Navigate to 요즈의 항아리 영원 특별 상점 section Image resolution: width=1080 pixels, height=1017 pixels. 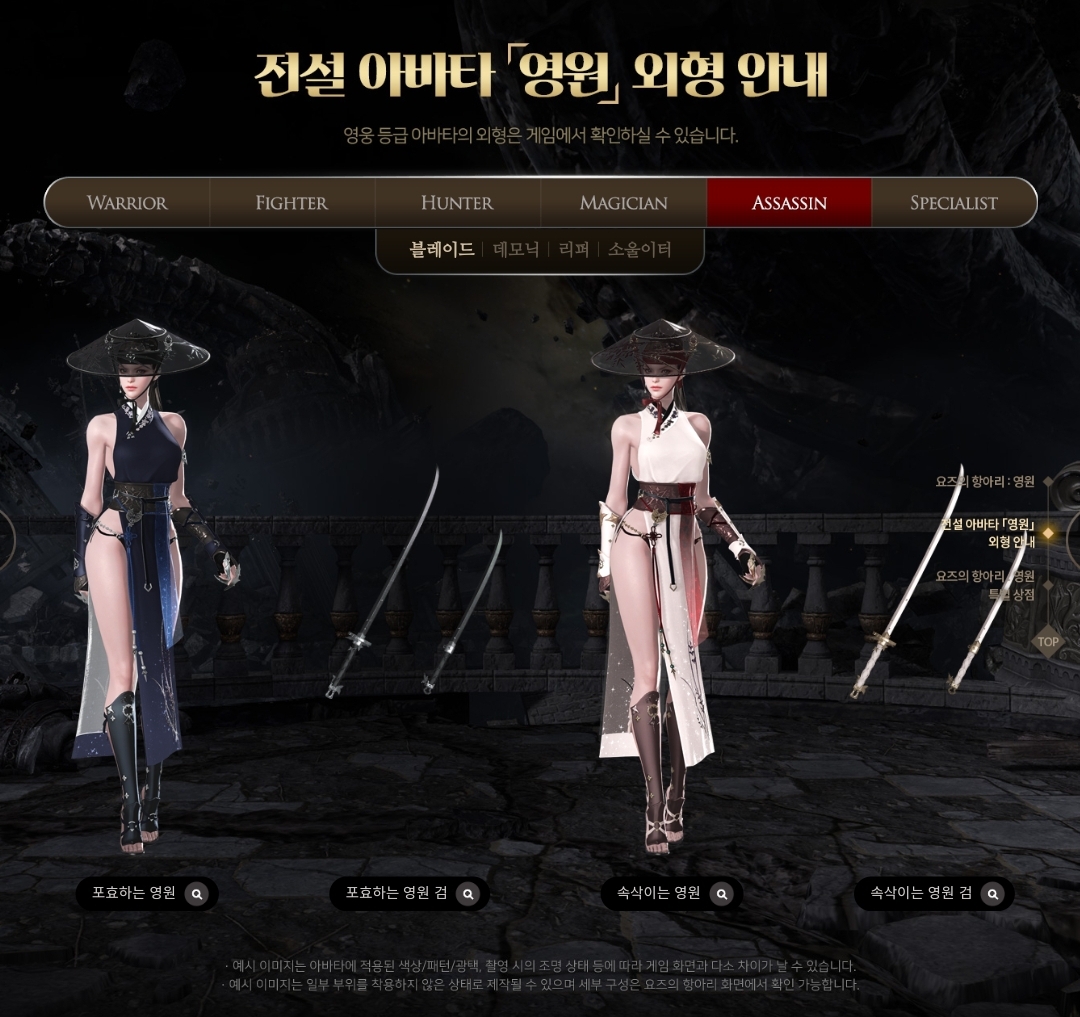985,585
